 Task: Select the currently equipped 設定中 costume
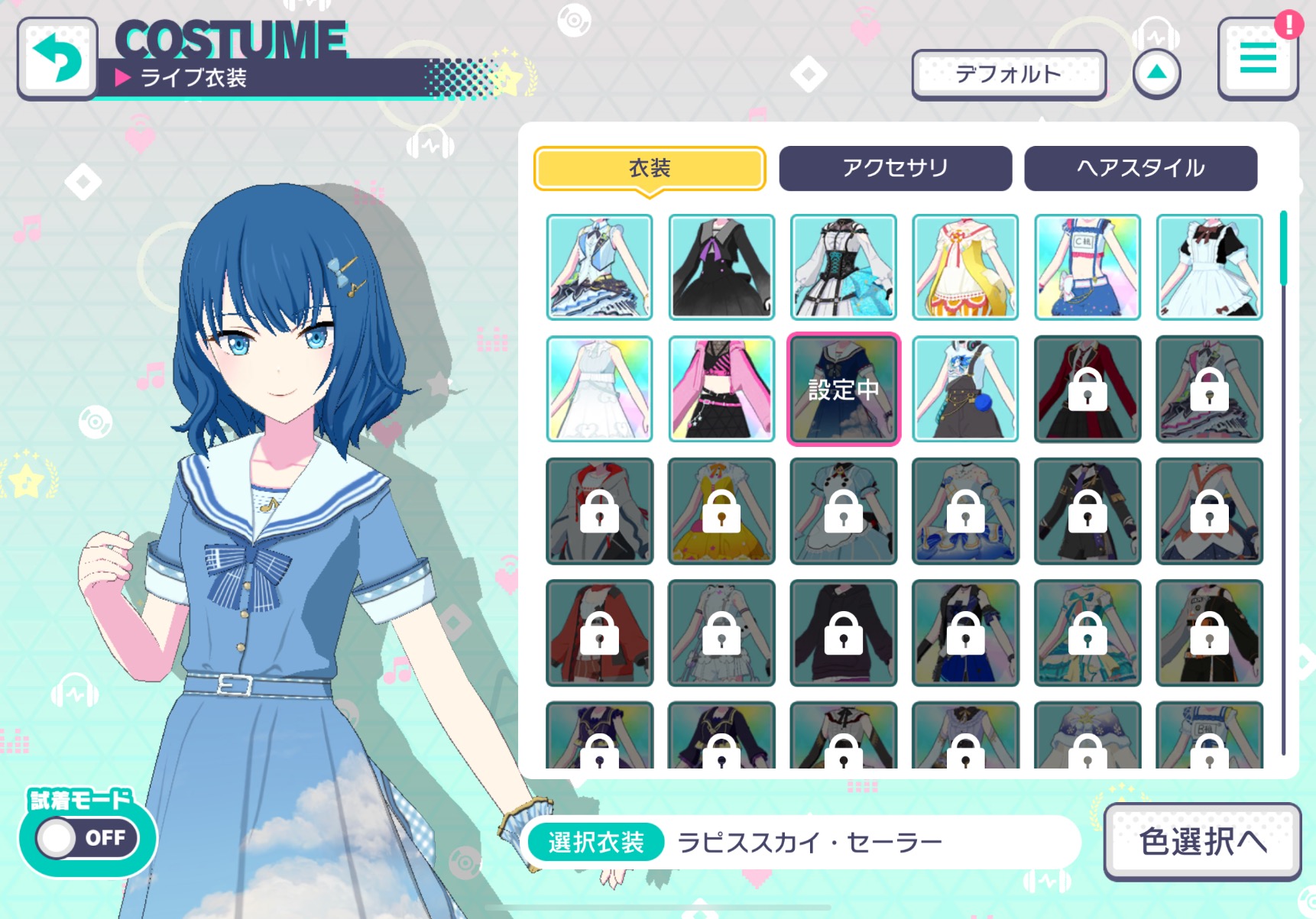coord(844,389)
